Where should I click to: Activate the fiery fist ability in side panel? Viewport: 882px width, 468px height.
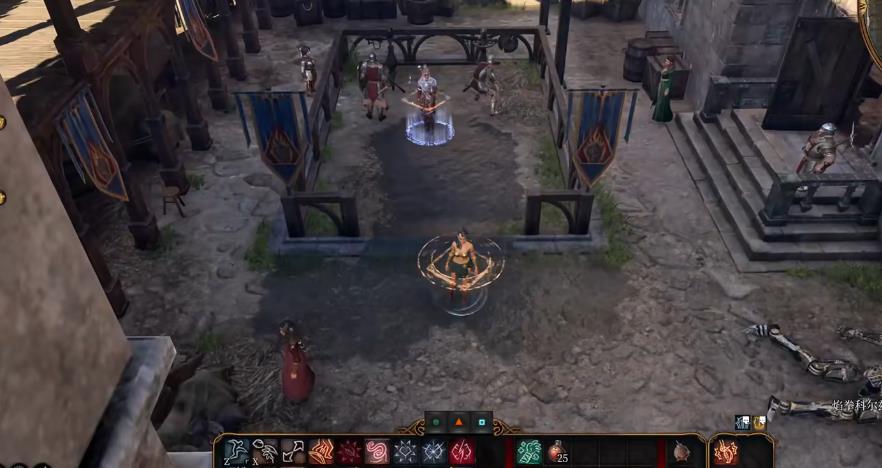pyautogui.click(x=726, y=452)
